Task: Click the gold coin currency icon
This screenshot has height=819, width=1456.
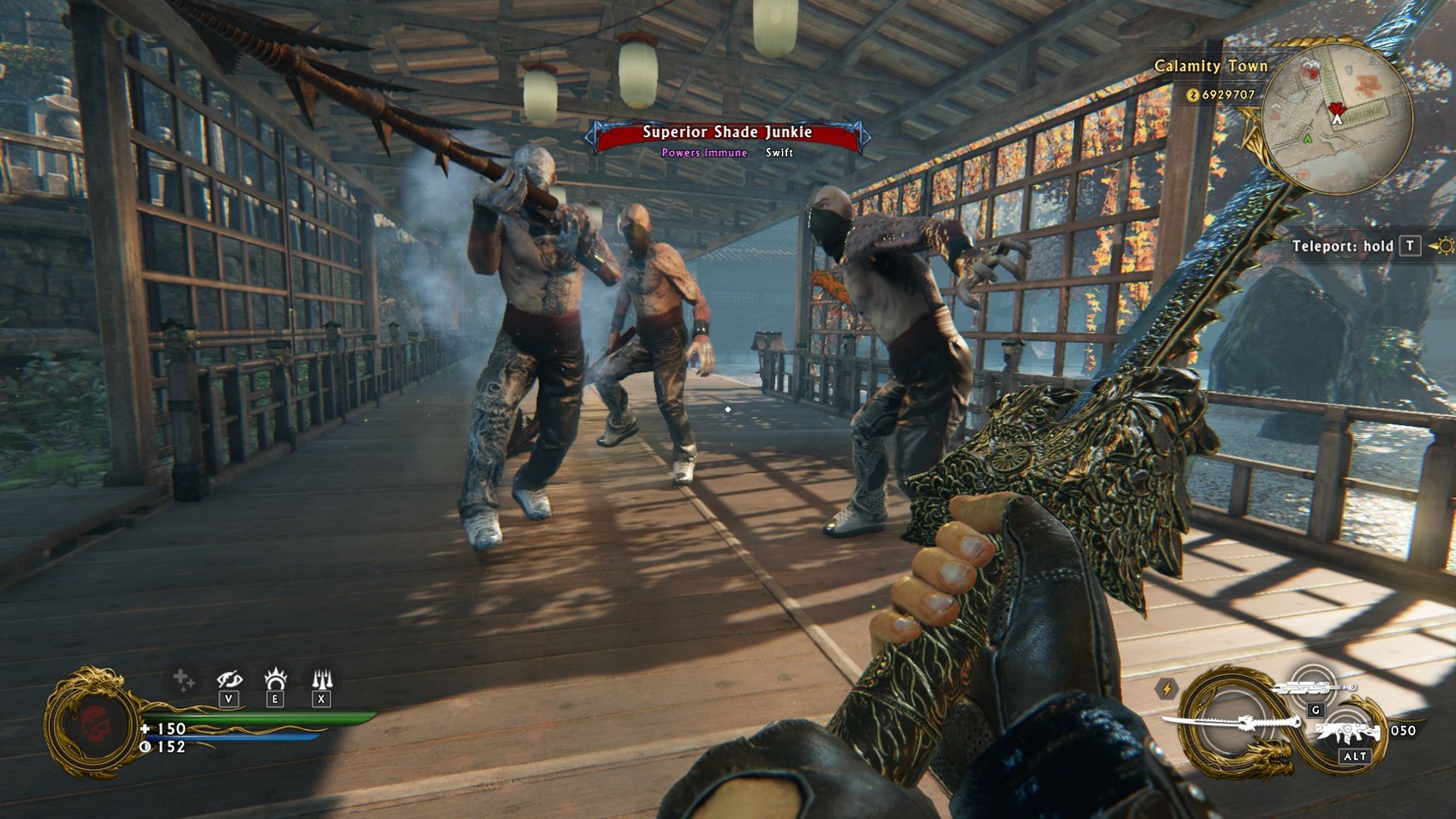Action: pos(1193,95)
